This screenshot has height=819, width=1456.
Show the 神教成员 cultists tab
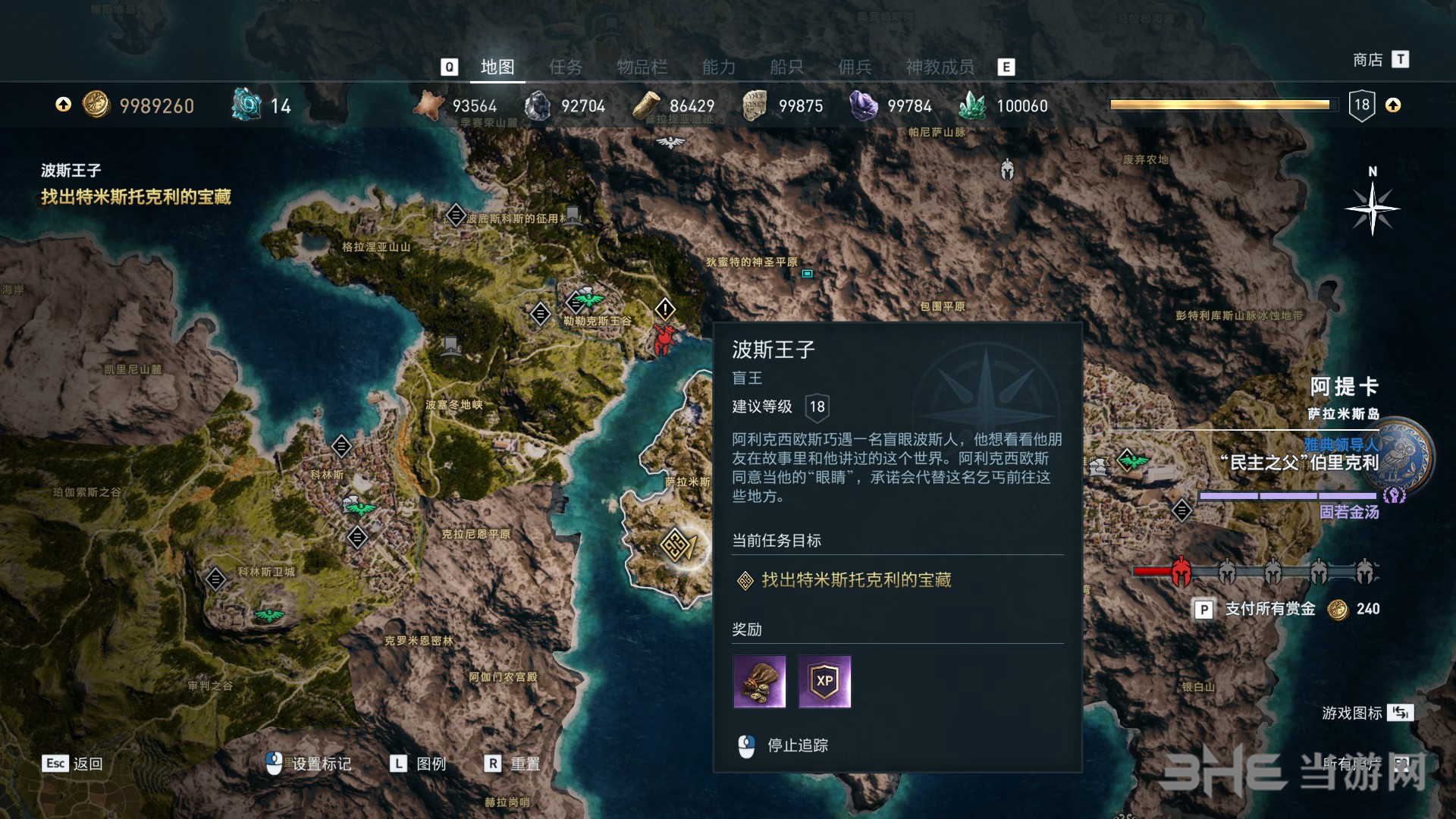pos(940,67)
